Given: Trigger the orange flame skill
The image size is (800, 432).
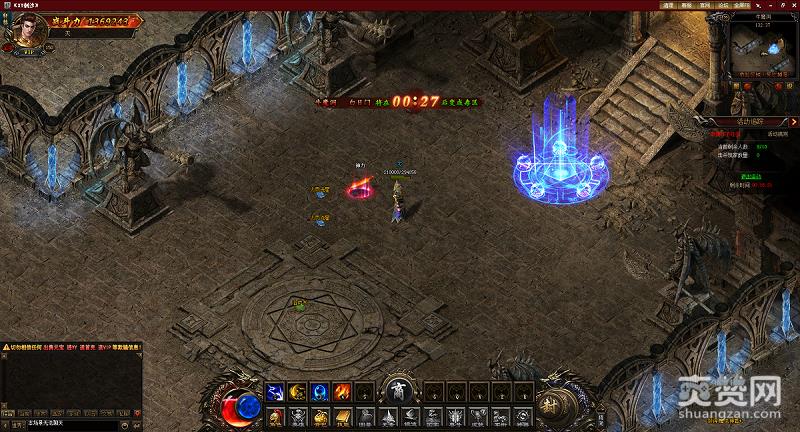Looking at the screenshot, I should click(x=341, y=391).
